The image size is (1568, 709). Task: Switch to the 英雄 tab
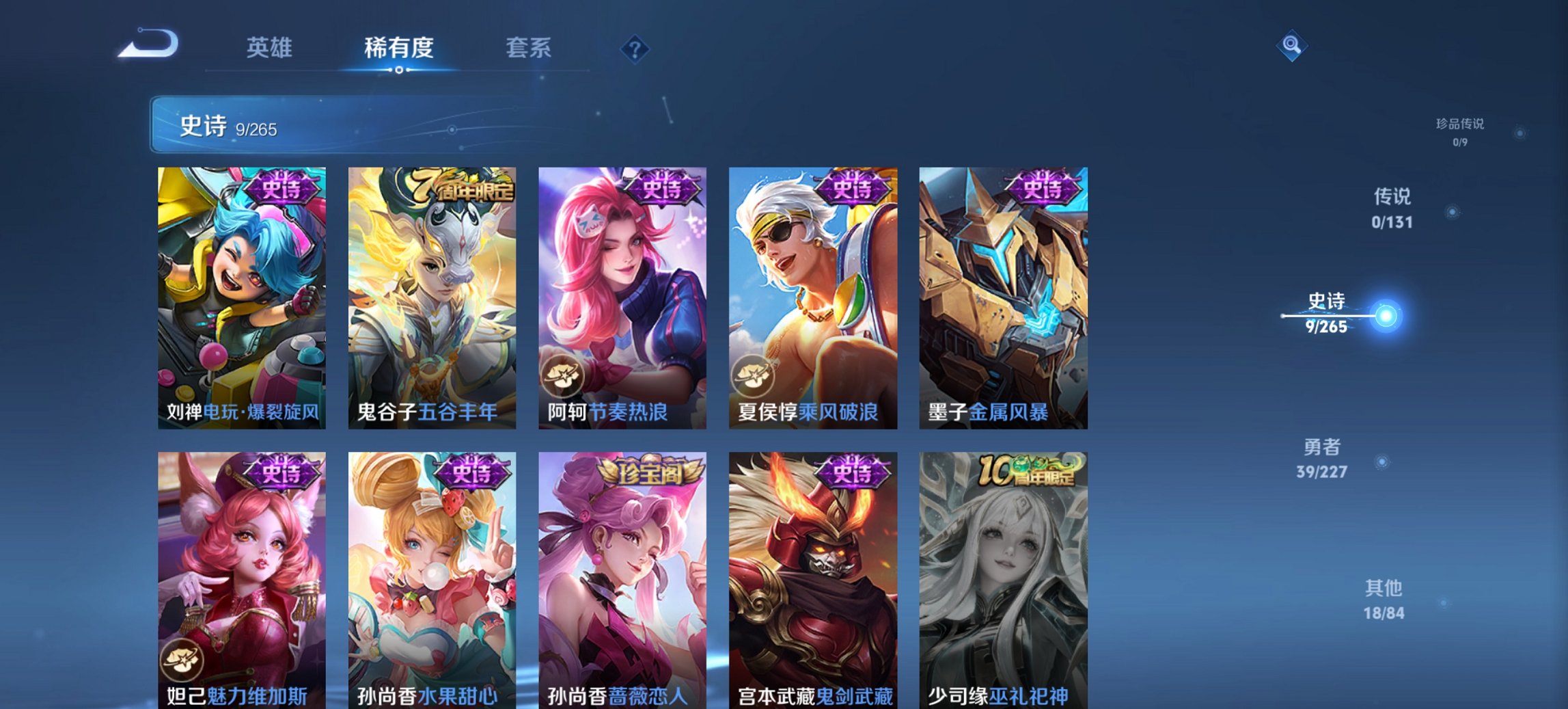(271, 47)
